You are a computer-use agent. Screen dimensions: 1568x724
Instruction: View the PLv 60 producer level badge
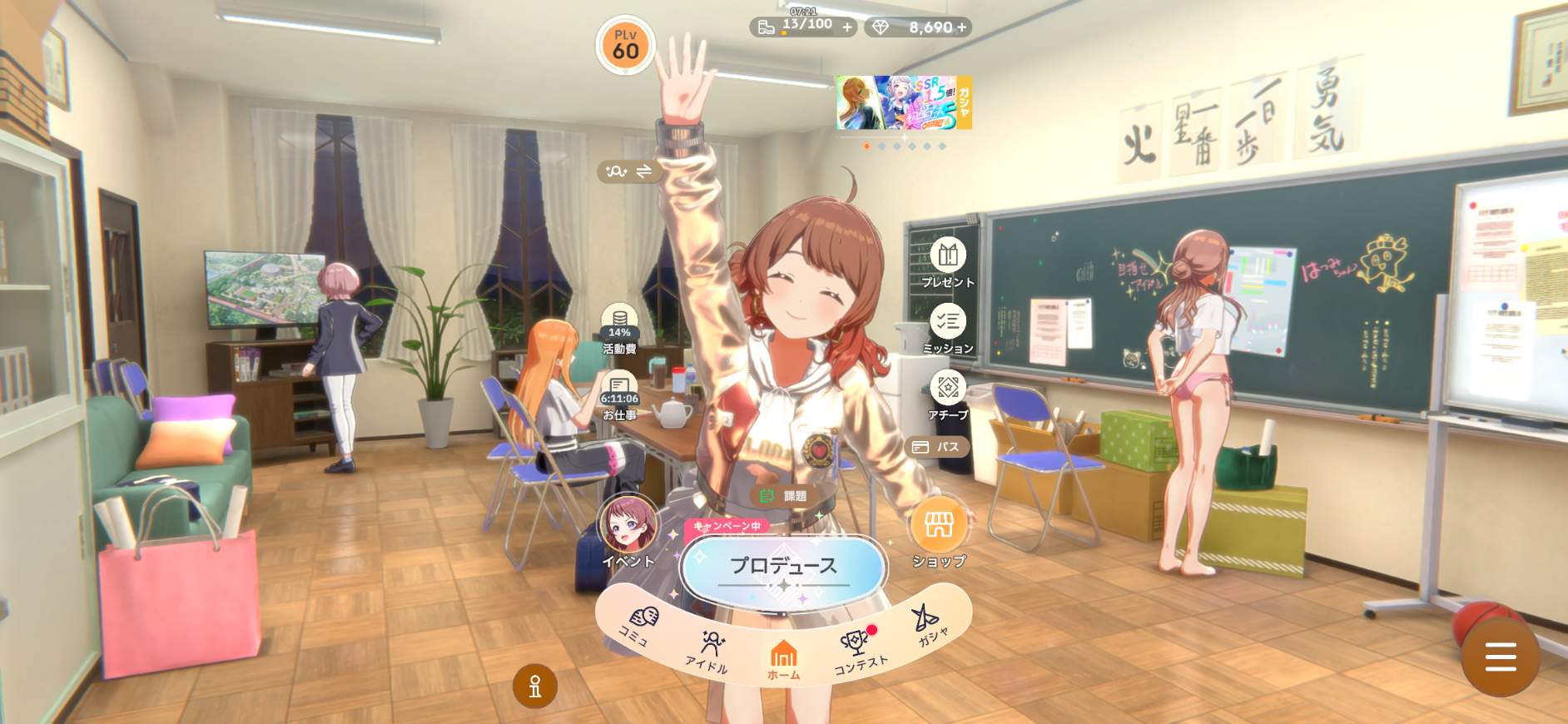coord(626,46)
